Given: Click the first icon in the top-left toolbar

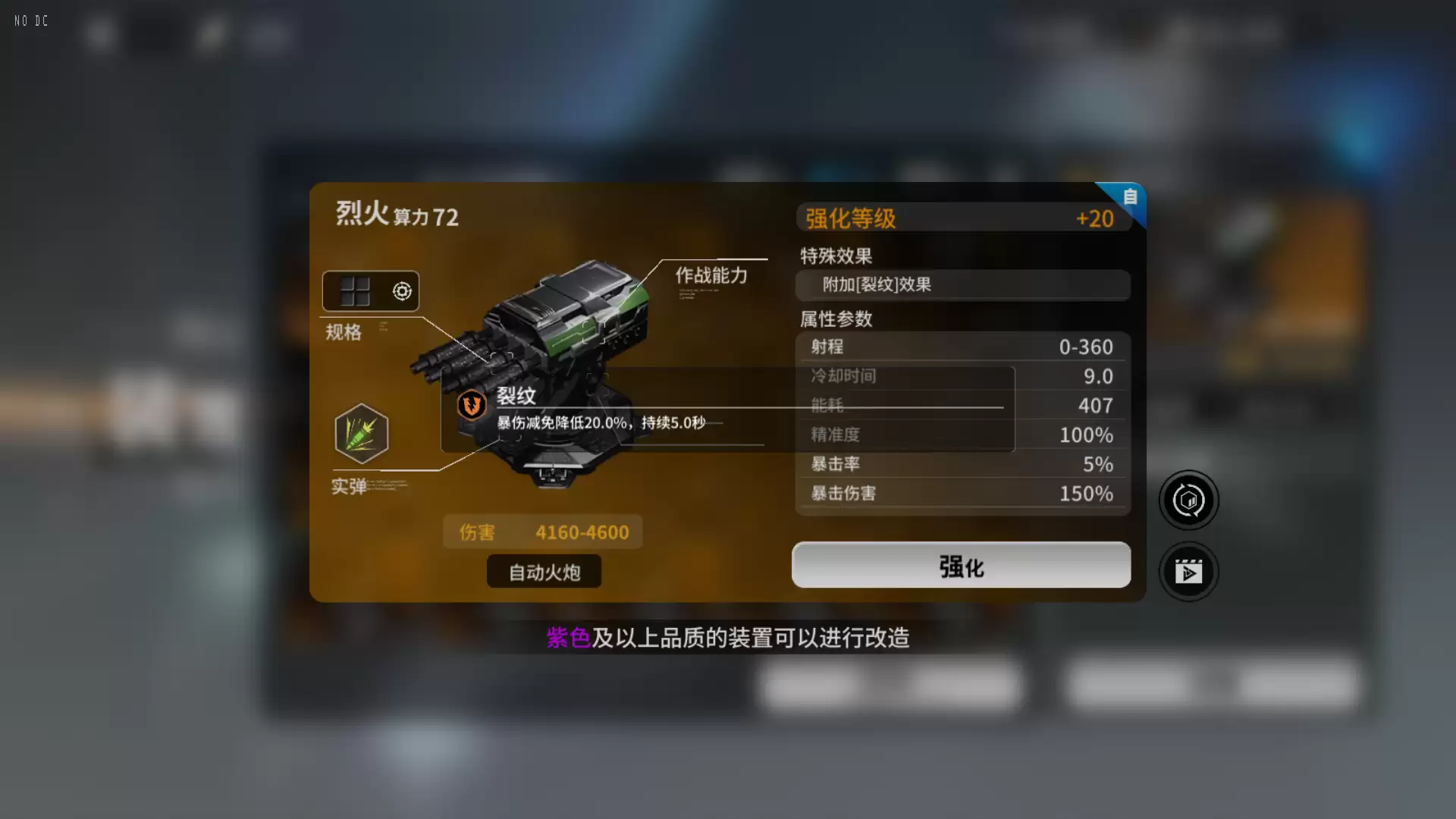Looking at the screenshot, I should click(101, 34).
